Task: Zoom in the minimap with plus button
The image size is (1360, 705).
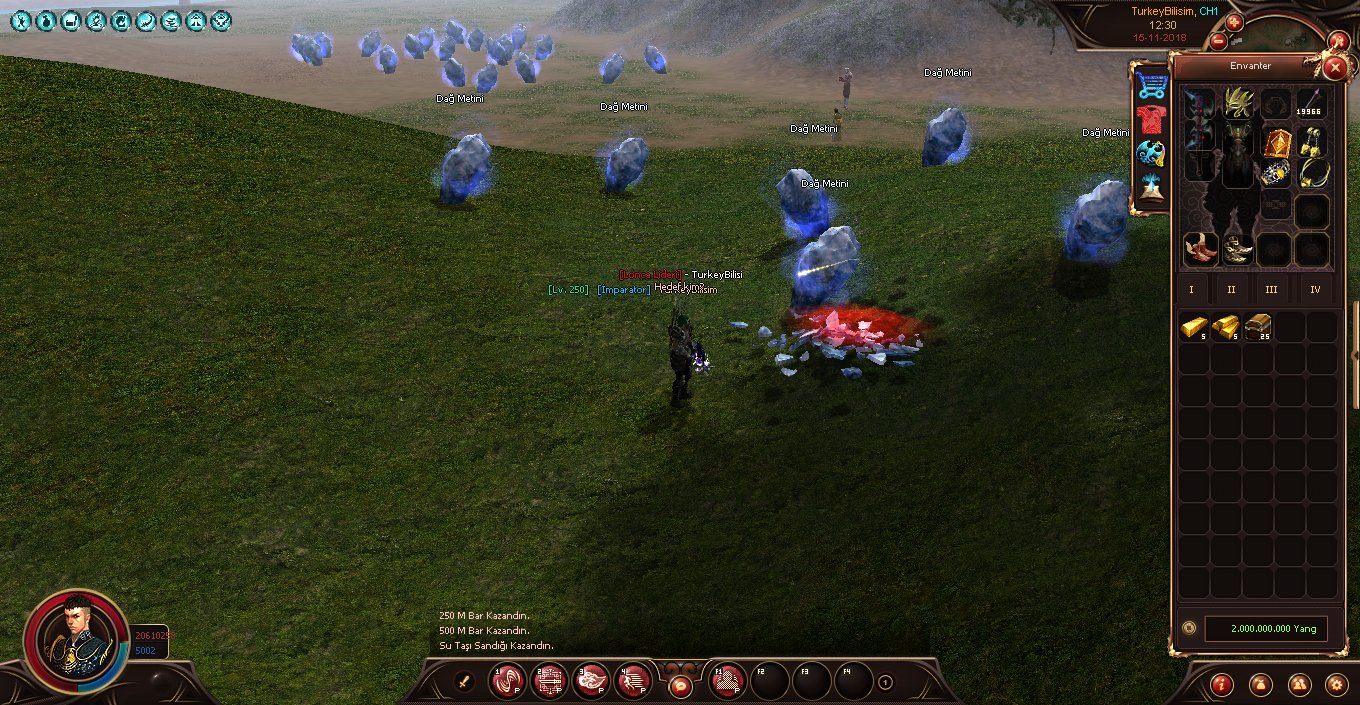Action: pos(1234,22)
